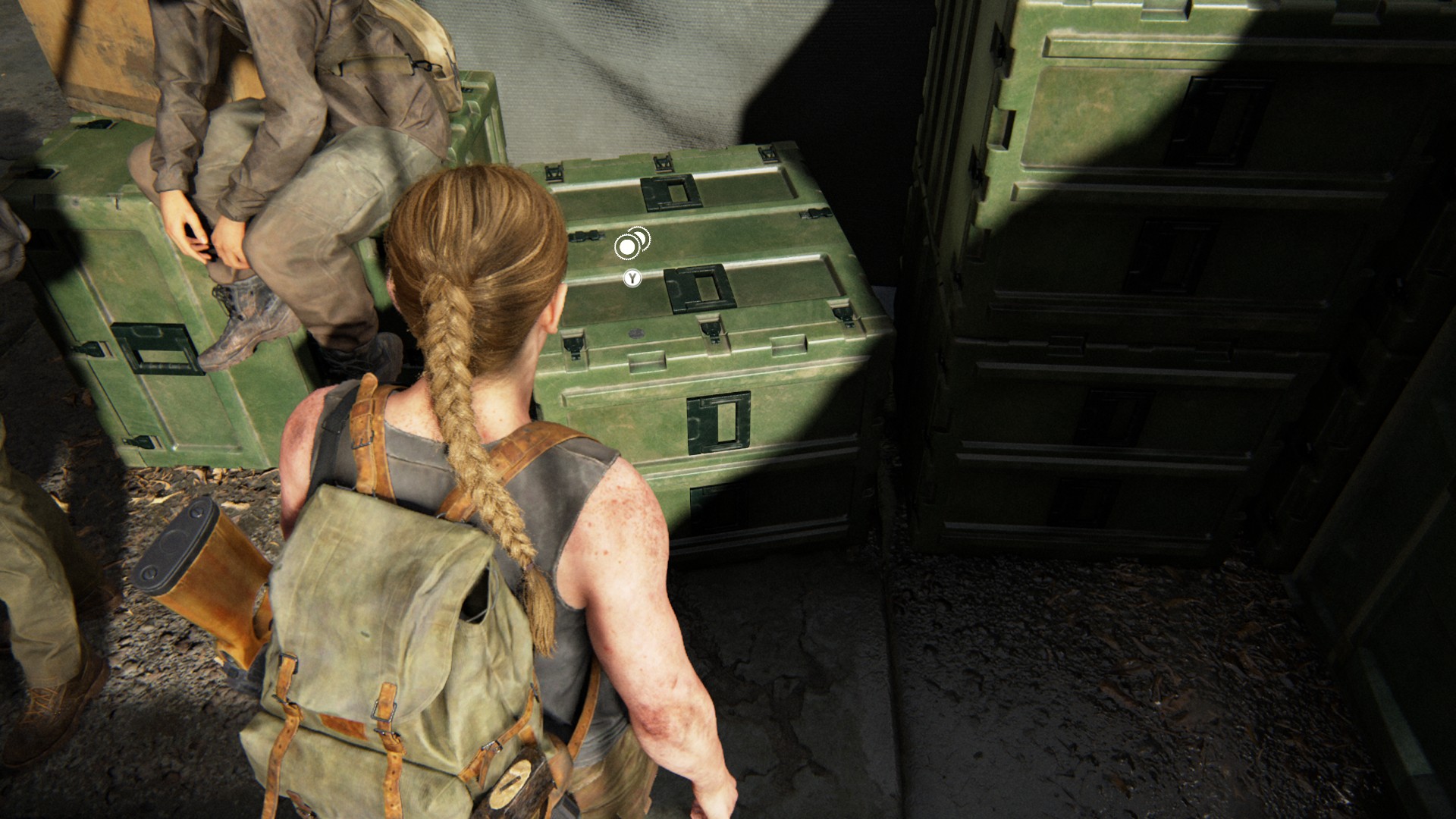Screen dimensions: 1456x819
Task: Click the white circular interaction marker
Action: point(628,246)
